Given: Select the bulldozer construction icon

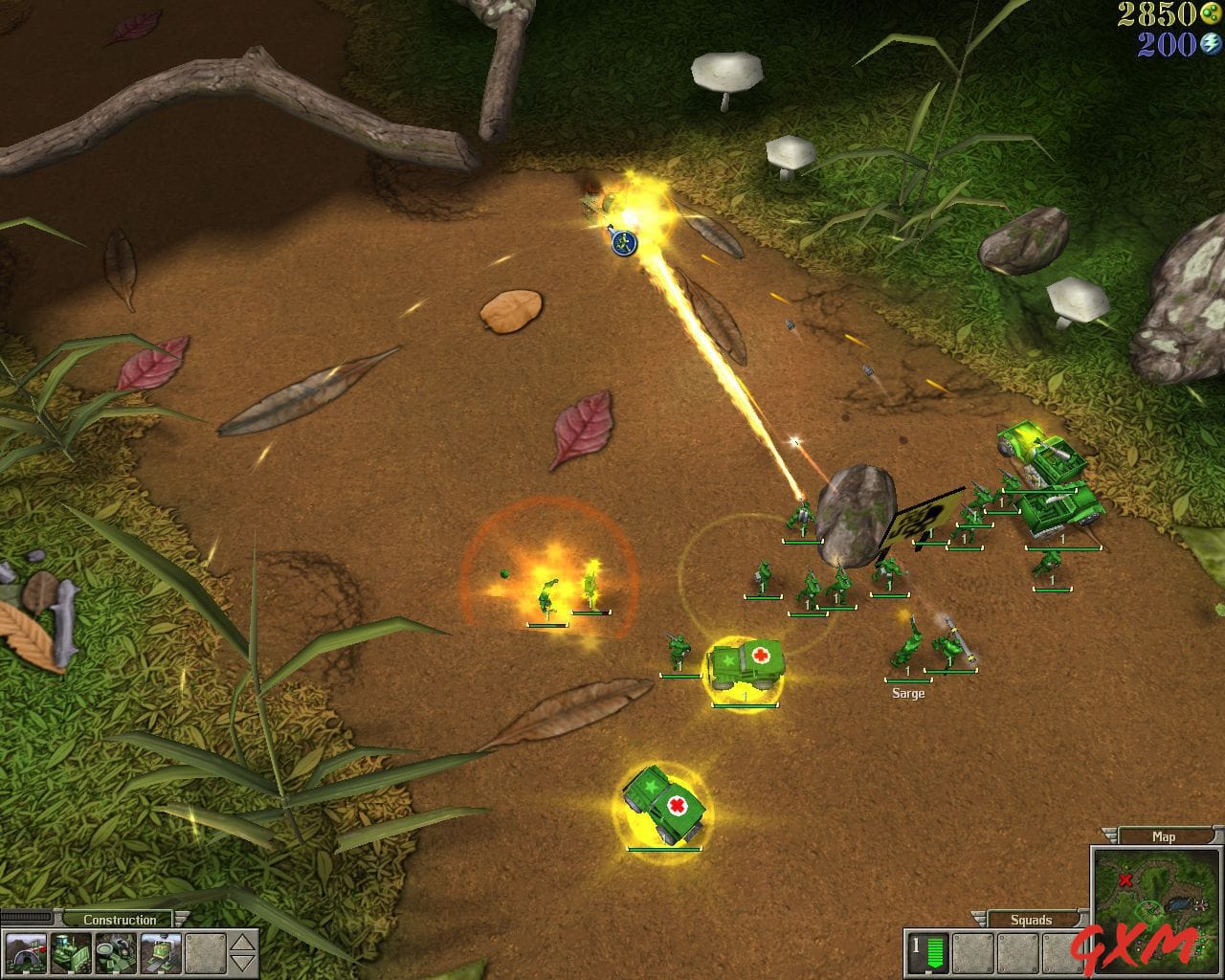Looking at the screenshot, I should tap(72, 953).
